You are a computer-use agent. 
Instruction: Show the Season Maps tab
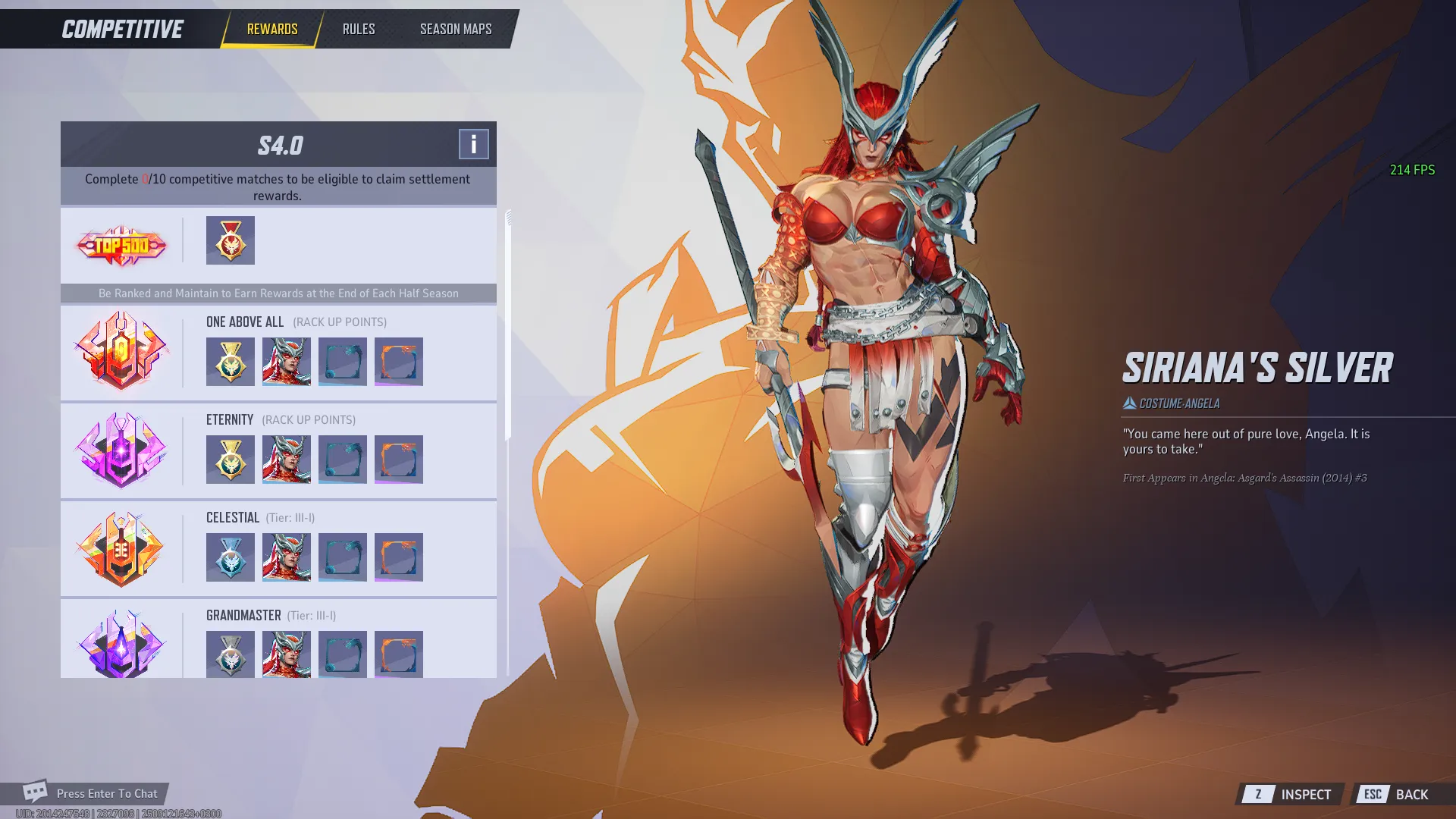point(456,29)
